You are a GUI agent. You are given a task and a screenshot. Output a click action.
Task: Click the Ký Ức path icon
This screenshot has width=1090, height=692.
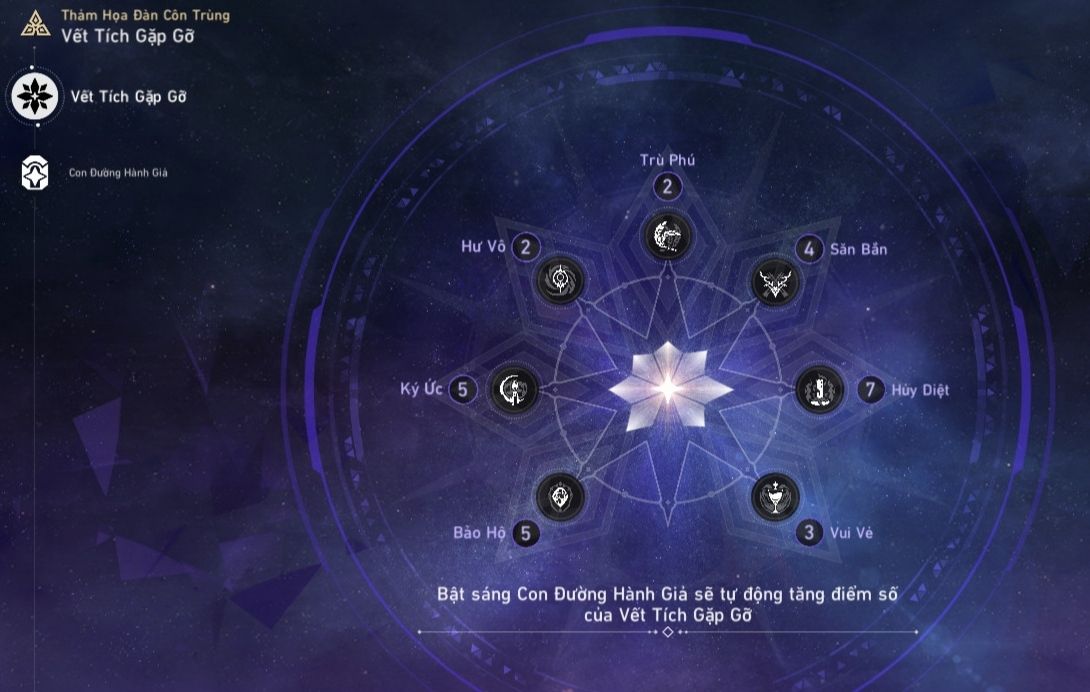tap(514, 389)
